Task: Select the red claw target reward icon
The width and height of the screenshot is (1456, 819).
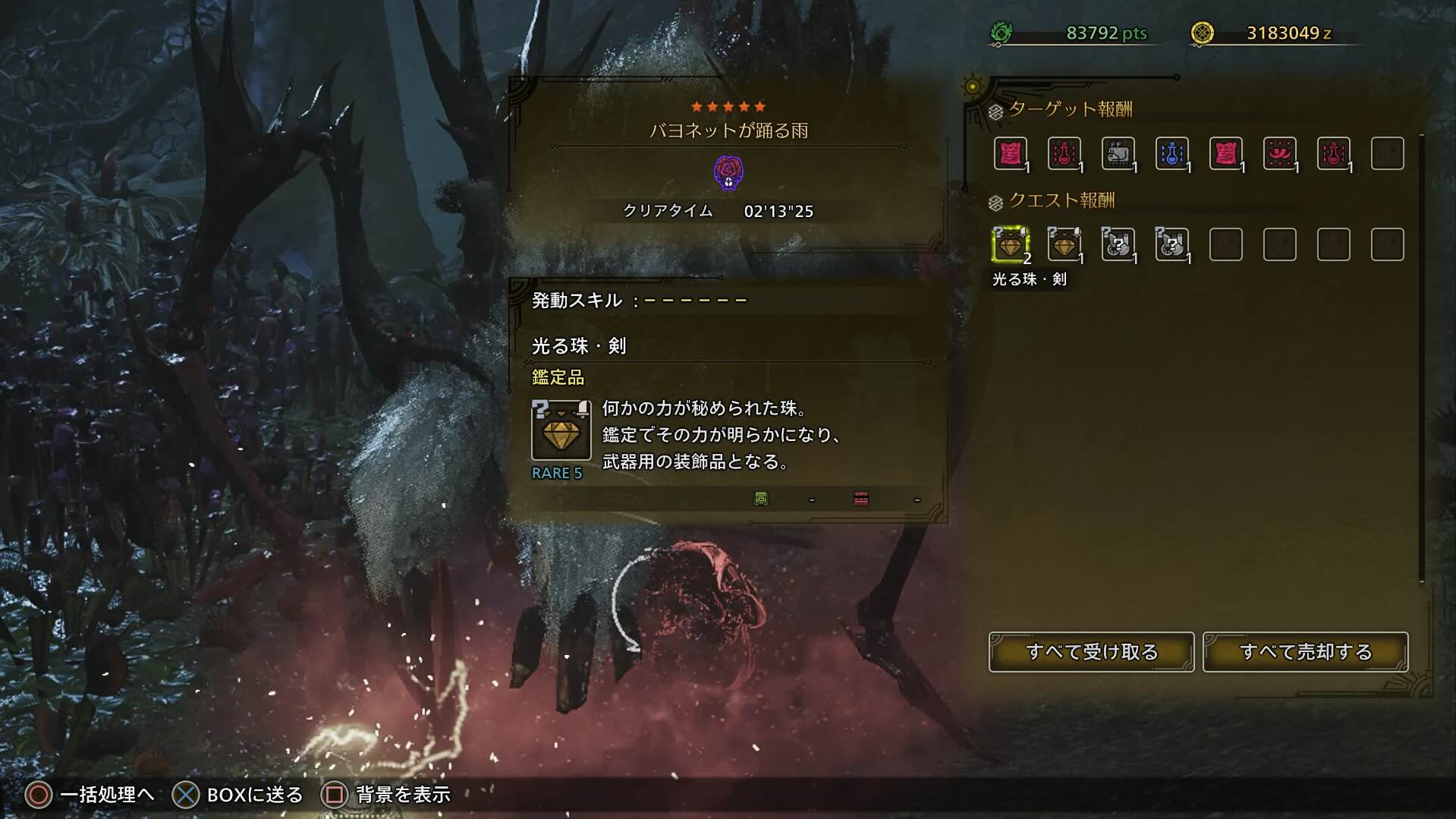Action: coord(1281,153)
